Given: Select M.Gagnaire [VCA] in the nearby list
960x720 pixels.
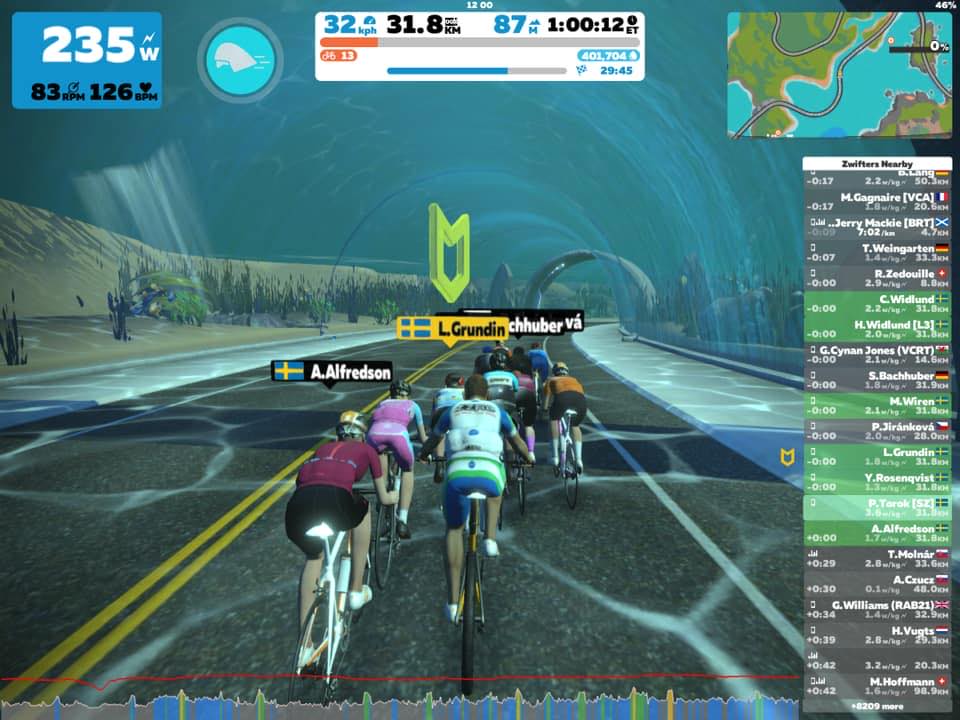Looking at the screenshot, I should [x=876, y=203].
